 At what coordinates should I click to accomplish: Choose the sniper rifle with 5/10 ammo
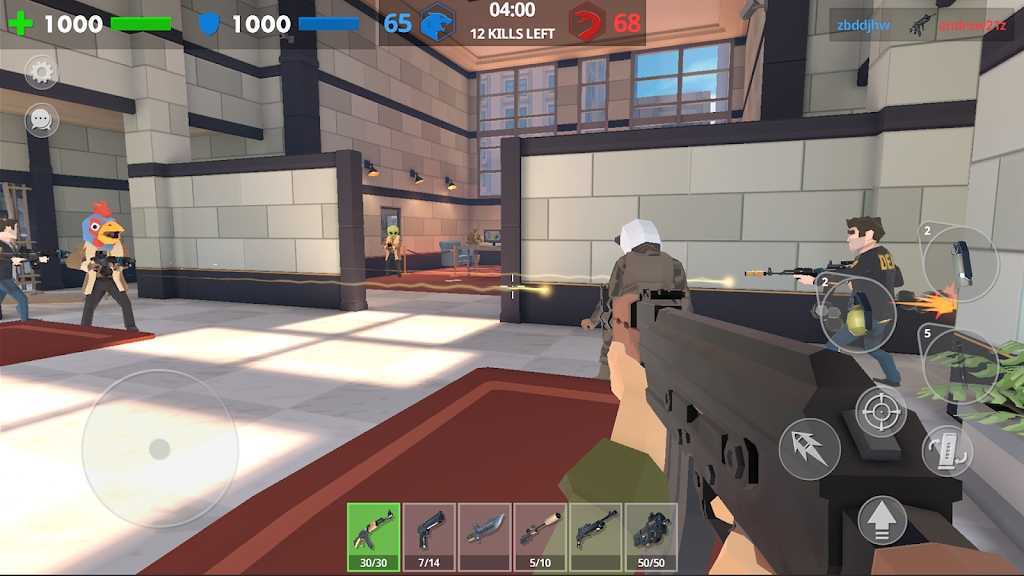540,537
